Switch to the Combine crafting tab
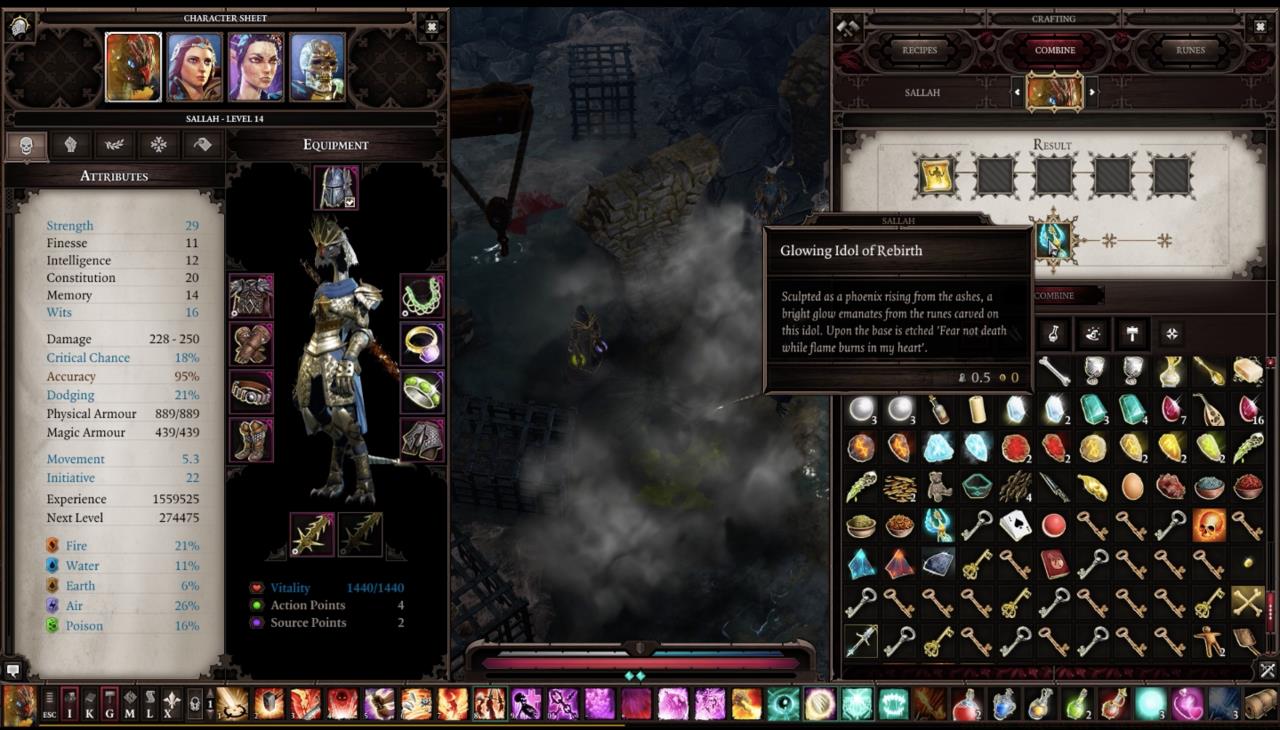Viewport: 1280px width, 730px height. click(x=1054, y=50)
